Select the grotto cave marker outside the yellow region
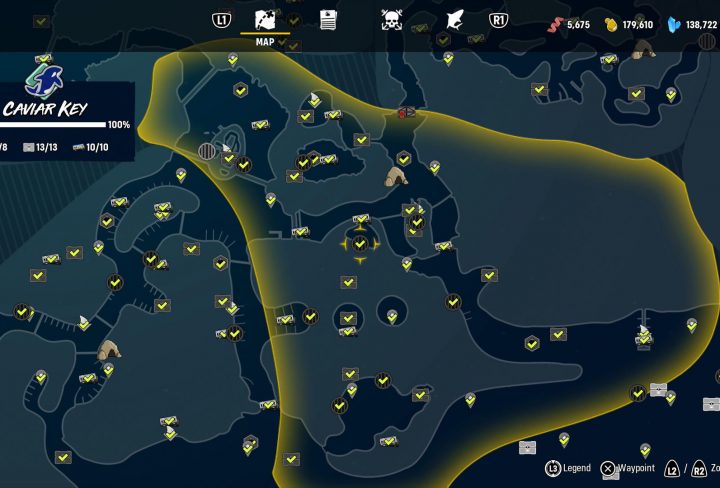 coord(109,349)
